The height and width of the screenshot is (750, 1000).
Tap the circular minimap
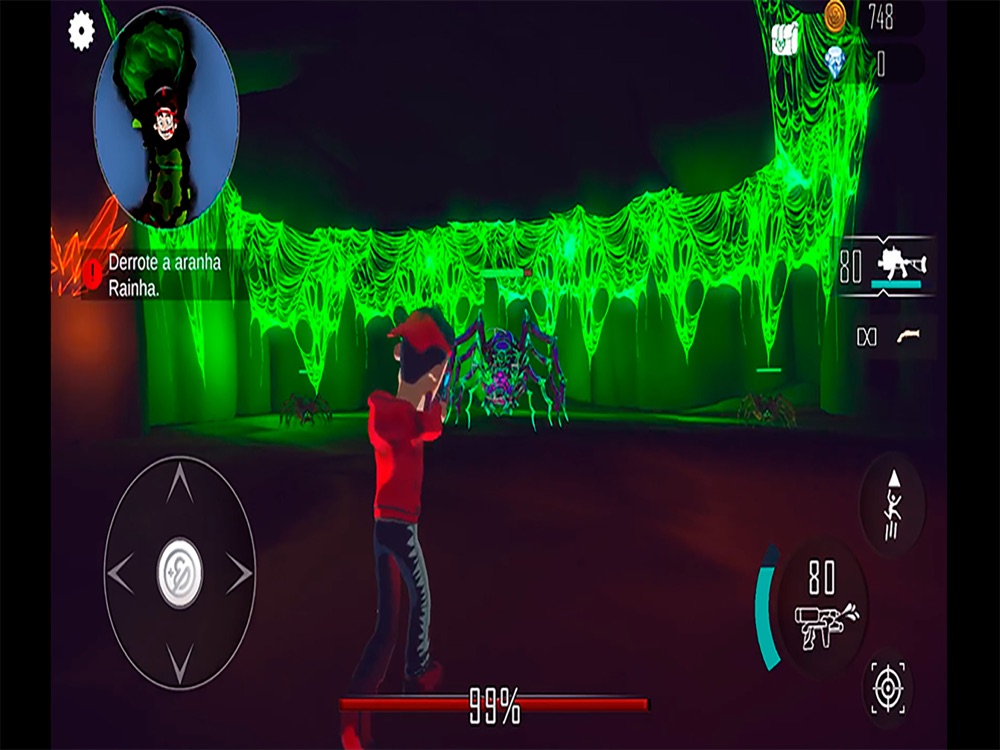[x=166, y=116]
